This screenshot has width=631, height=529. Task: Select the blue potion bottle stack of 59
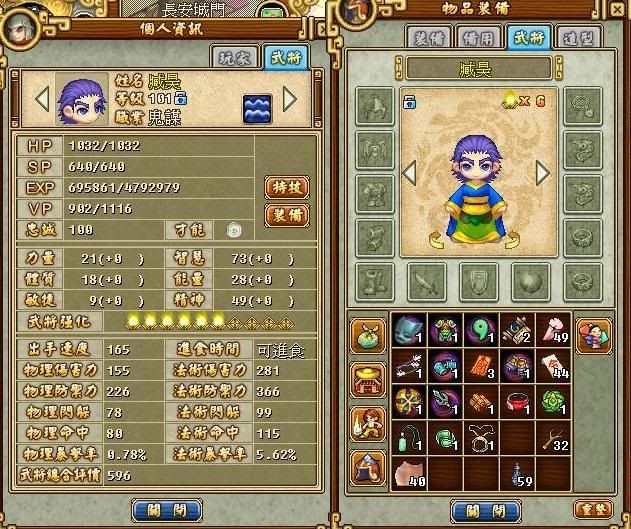tap(517, 471)
